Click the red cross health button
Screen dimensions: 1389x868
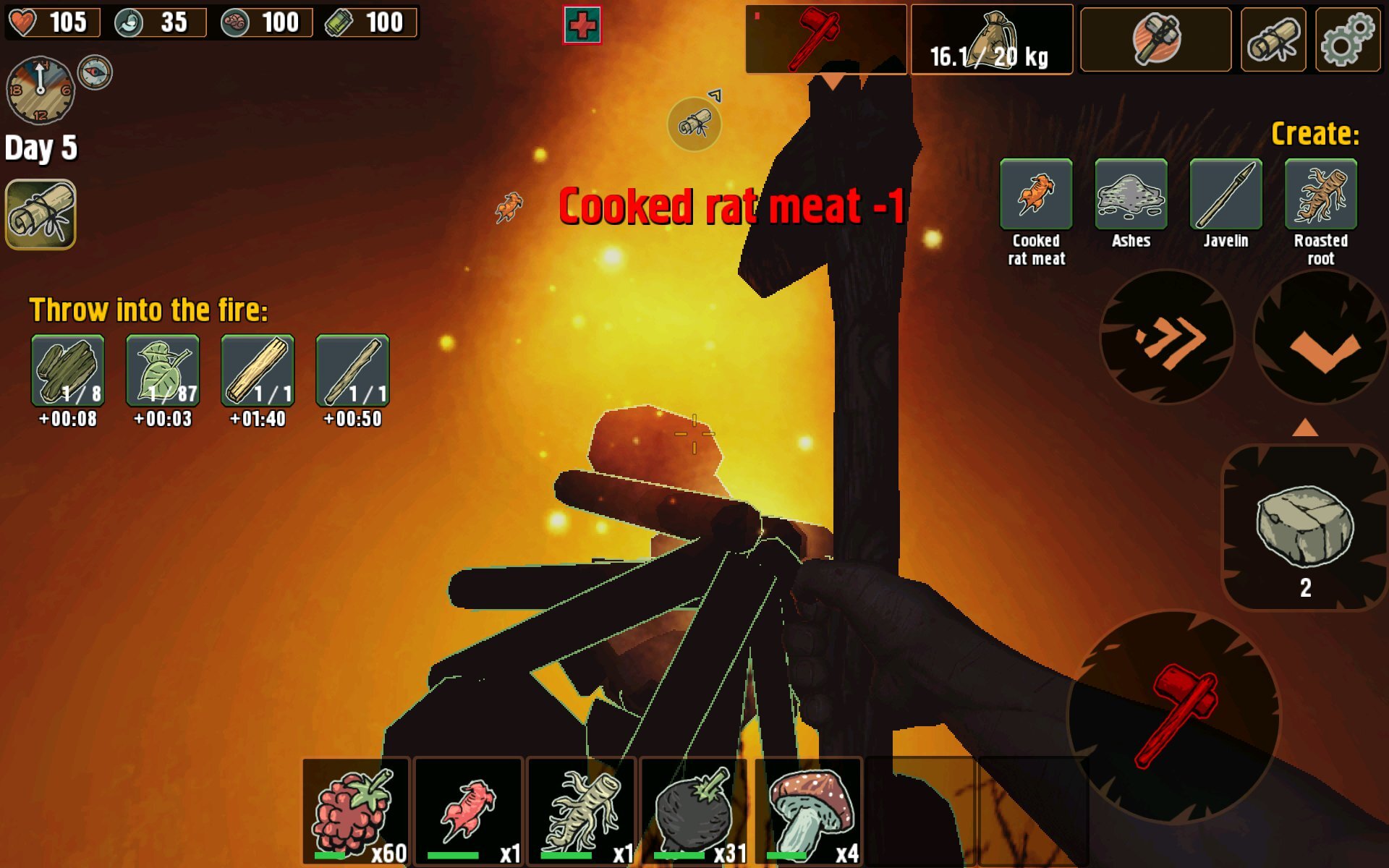(582, 25)
